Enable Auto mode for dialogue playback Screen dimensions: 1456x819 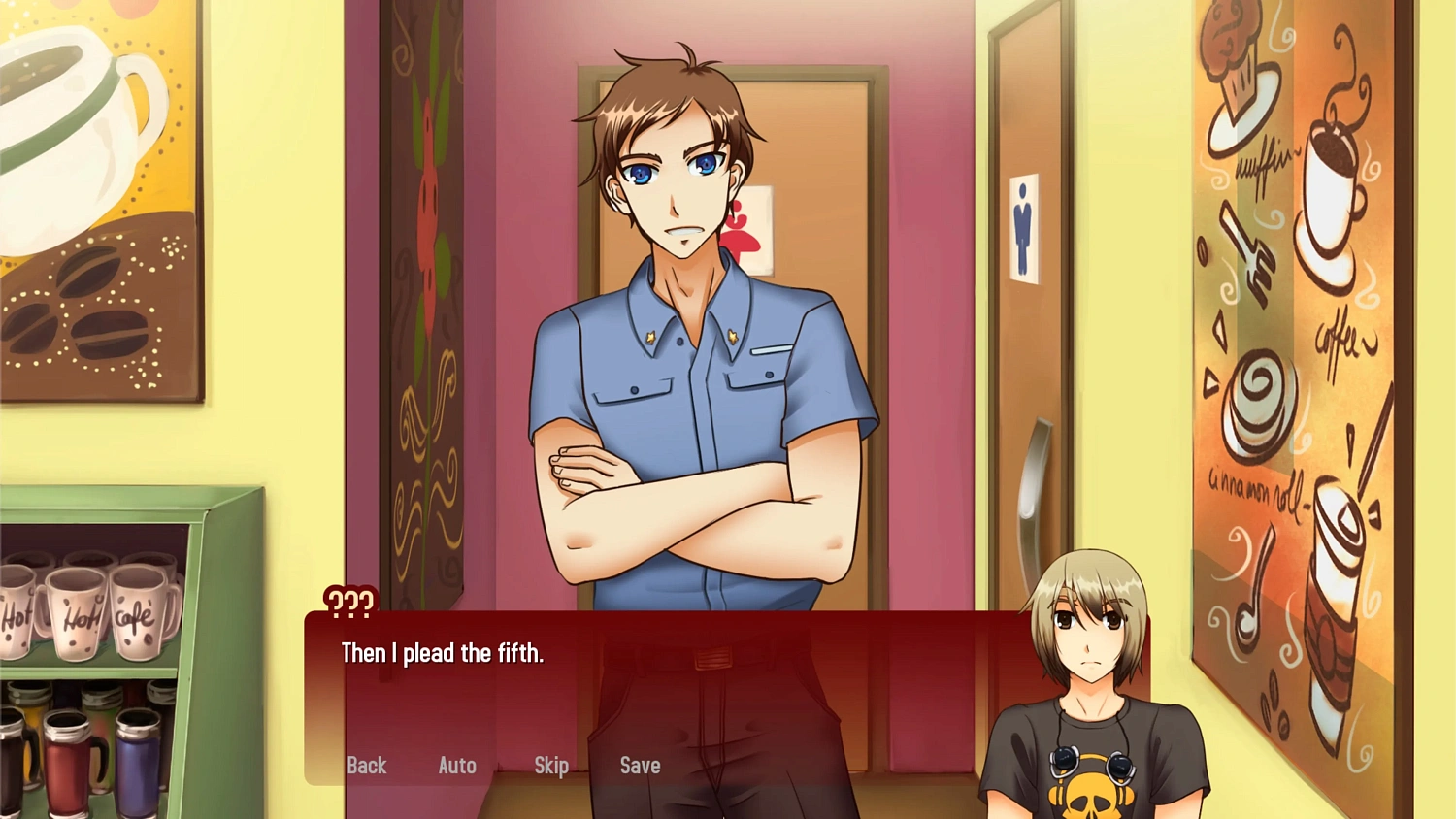point(457,766)
